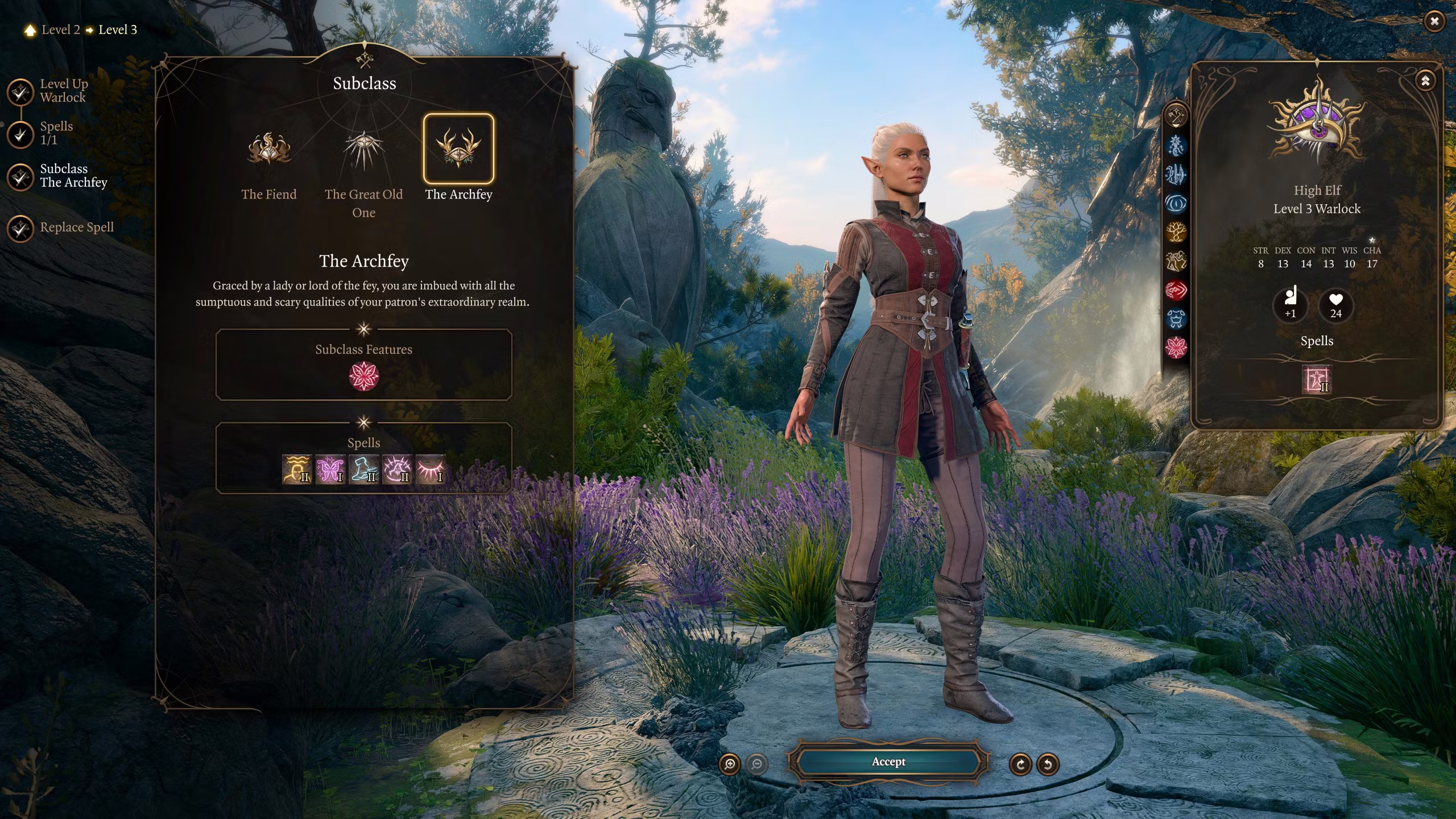This screenshot has width=1456, height=819.
Task: Inspect the pink framed-figure spell in character summary
Action: click(x=1317, y=379)
